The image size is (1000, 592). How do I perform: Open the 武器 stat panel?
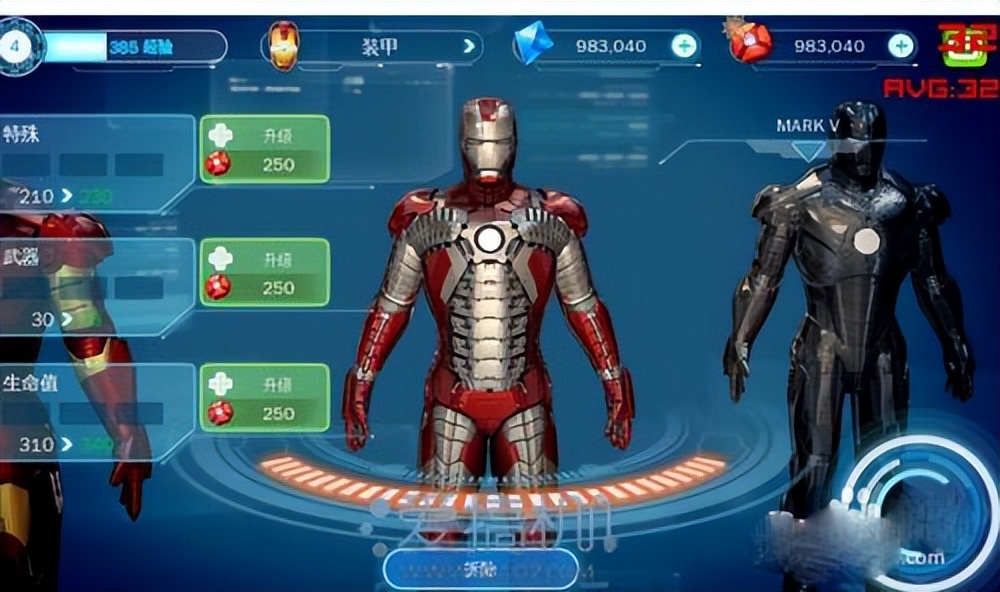click(x=95, y=287)
